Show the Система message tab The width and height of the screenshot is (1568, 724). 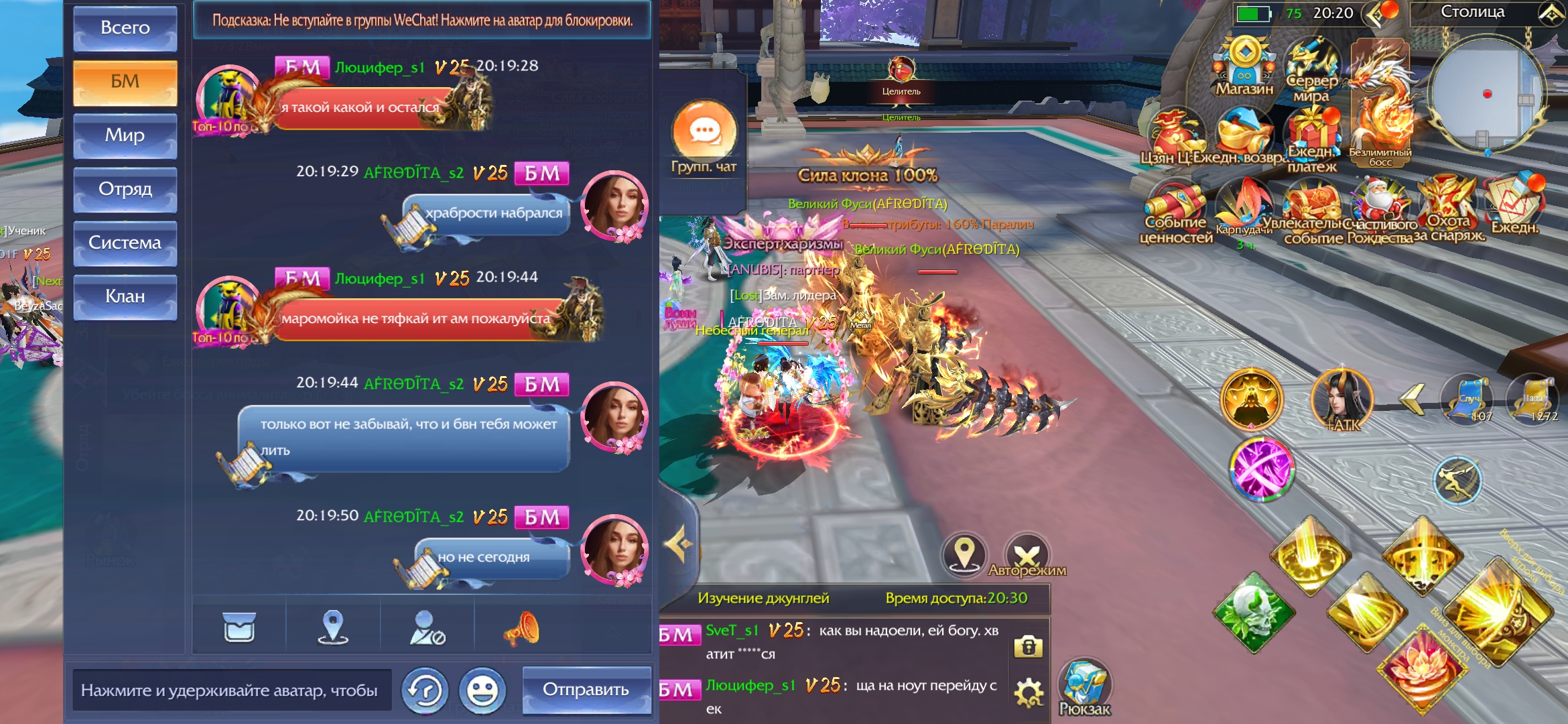(125, 243)
